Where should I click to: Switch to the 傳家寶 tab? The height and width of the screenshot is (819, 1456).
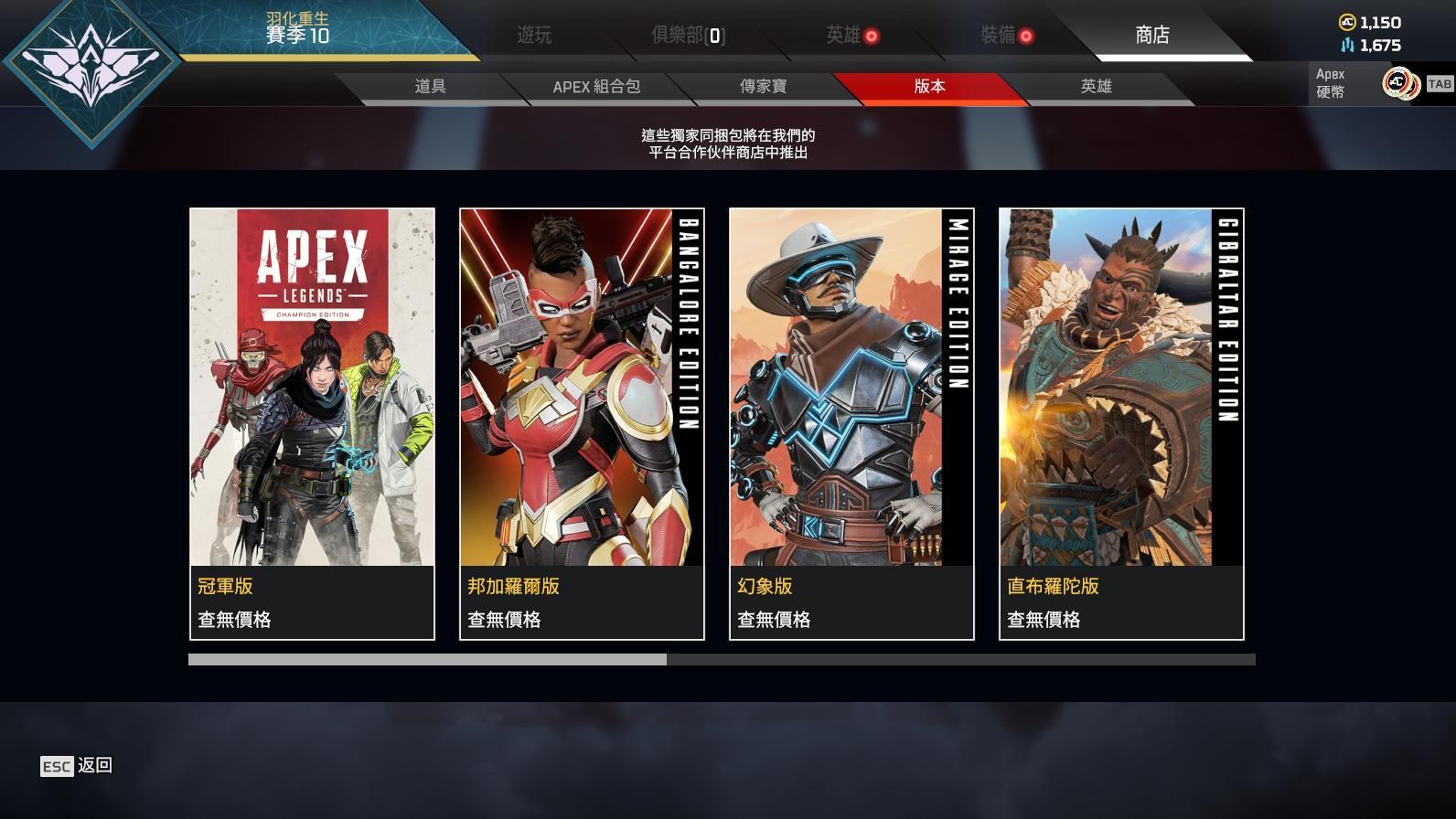(765, 87)
